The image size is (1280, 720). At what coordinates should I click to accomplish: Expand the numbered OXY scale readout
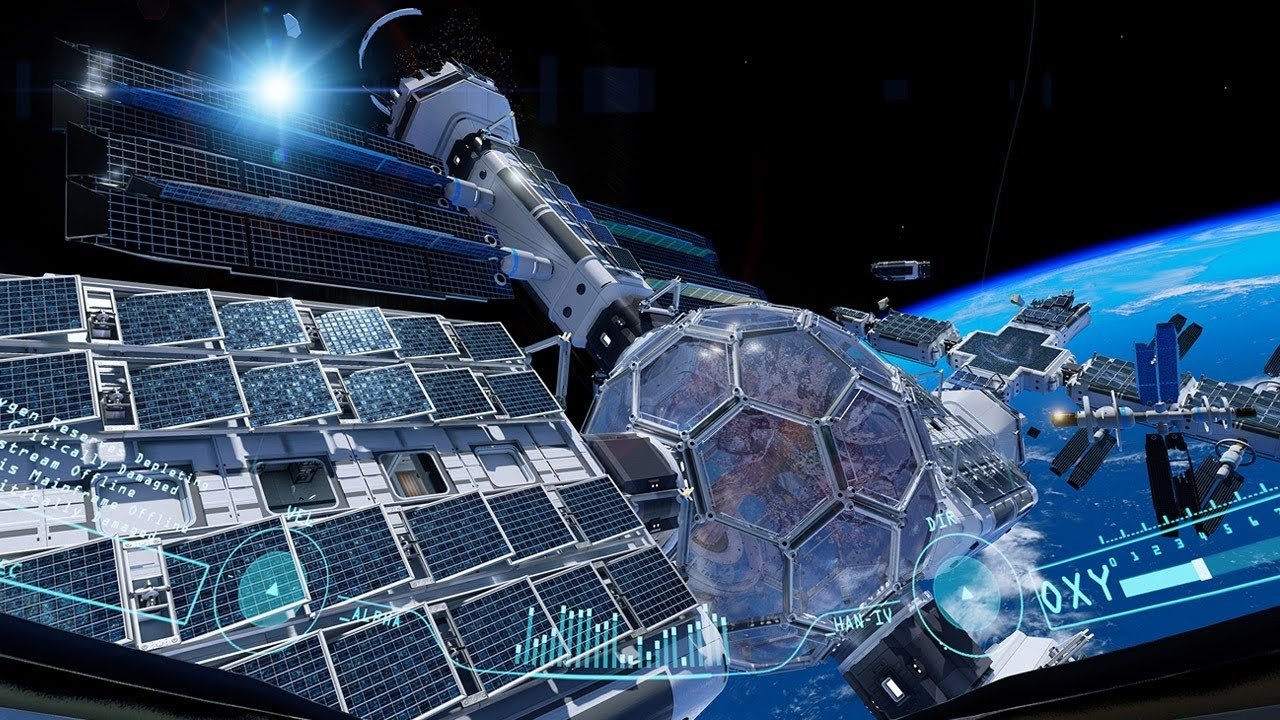tap(1180, 545)
